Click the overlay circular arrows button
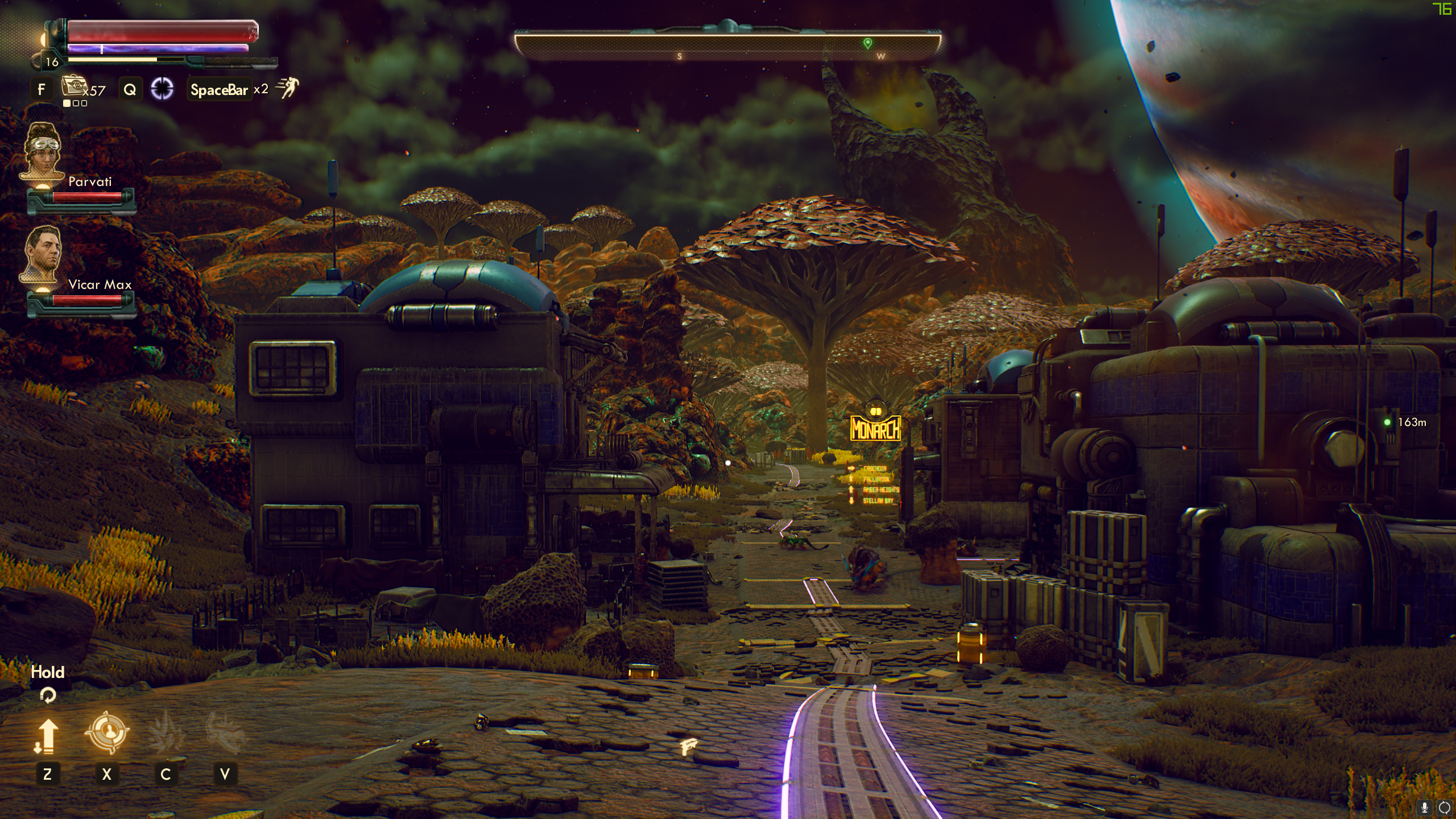The width and height of the screenshot is (1456, 819). click(1445, 807)
